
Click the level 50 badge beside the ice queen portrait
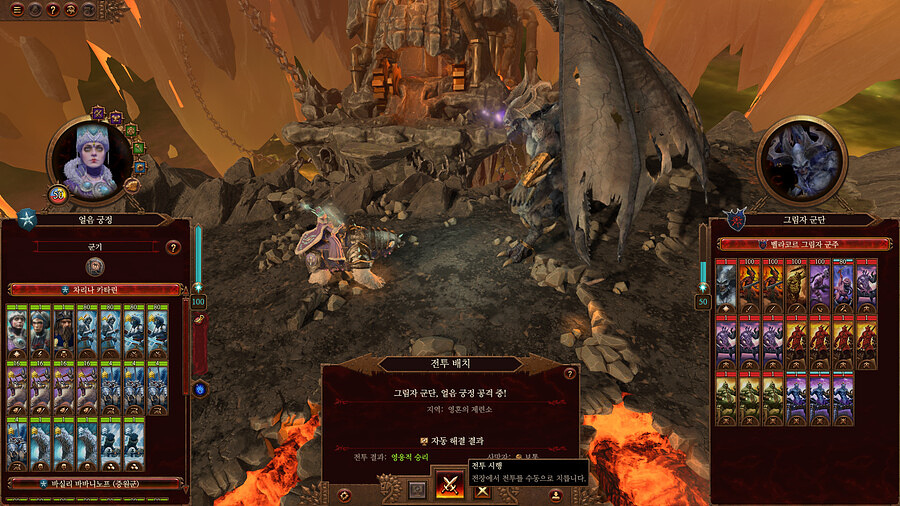pos(57,193)
